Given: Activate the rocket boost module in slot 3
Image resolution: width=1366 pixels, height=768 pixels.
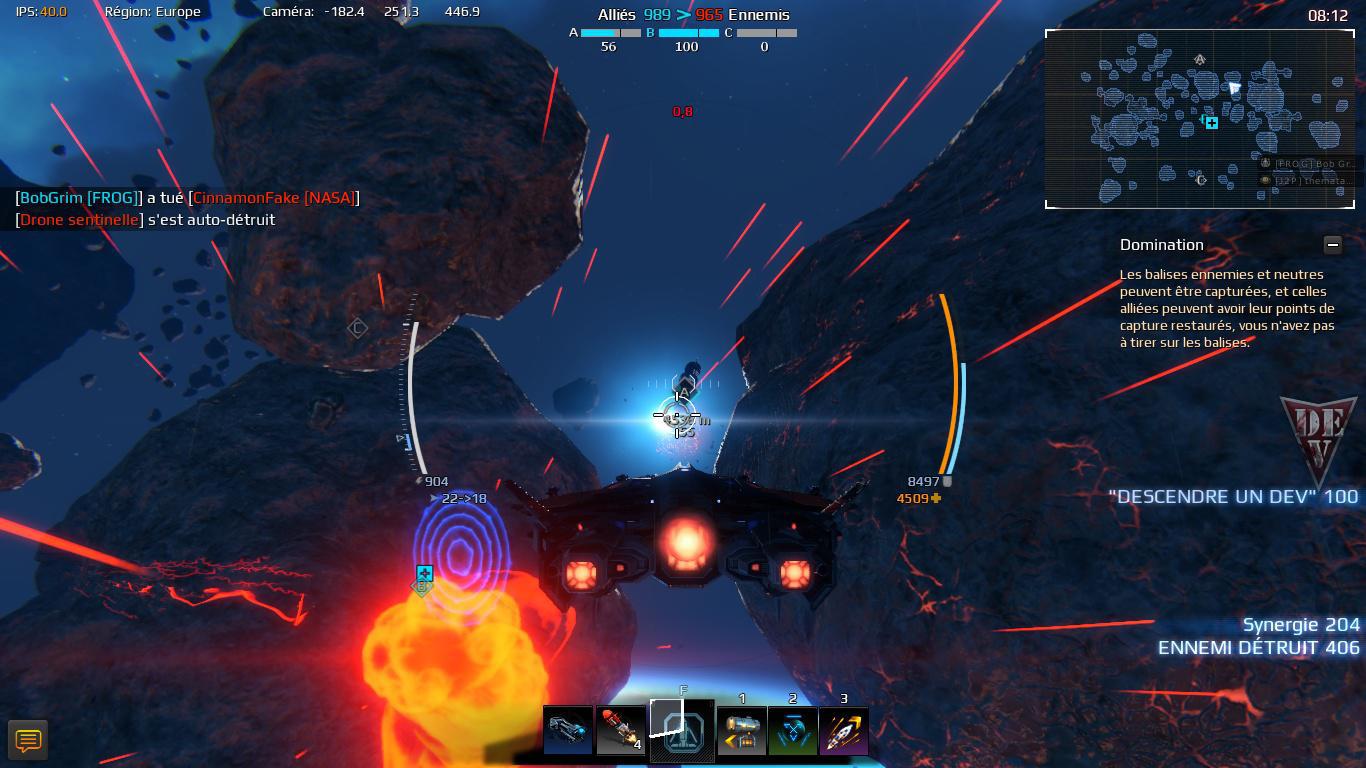Looking at the screenshot, I should 844,731.
